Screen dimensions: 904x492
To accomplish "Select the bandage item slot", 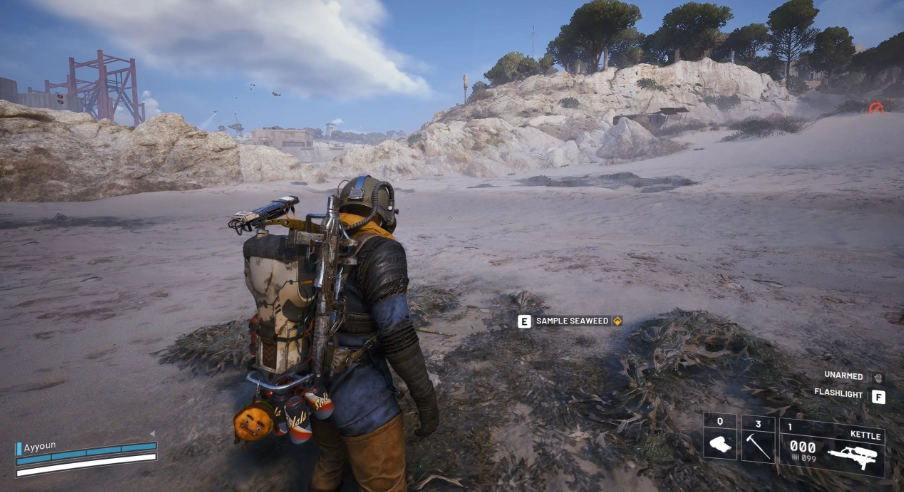I will coord(719,440).
